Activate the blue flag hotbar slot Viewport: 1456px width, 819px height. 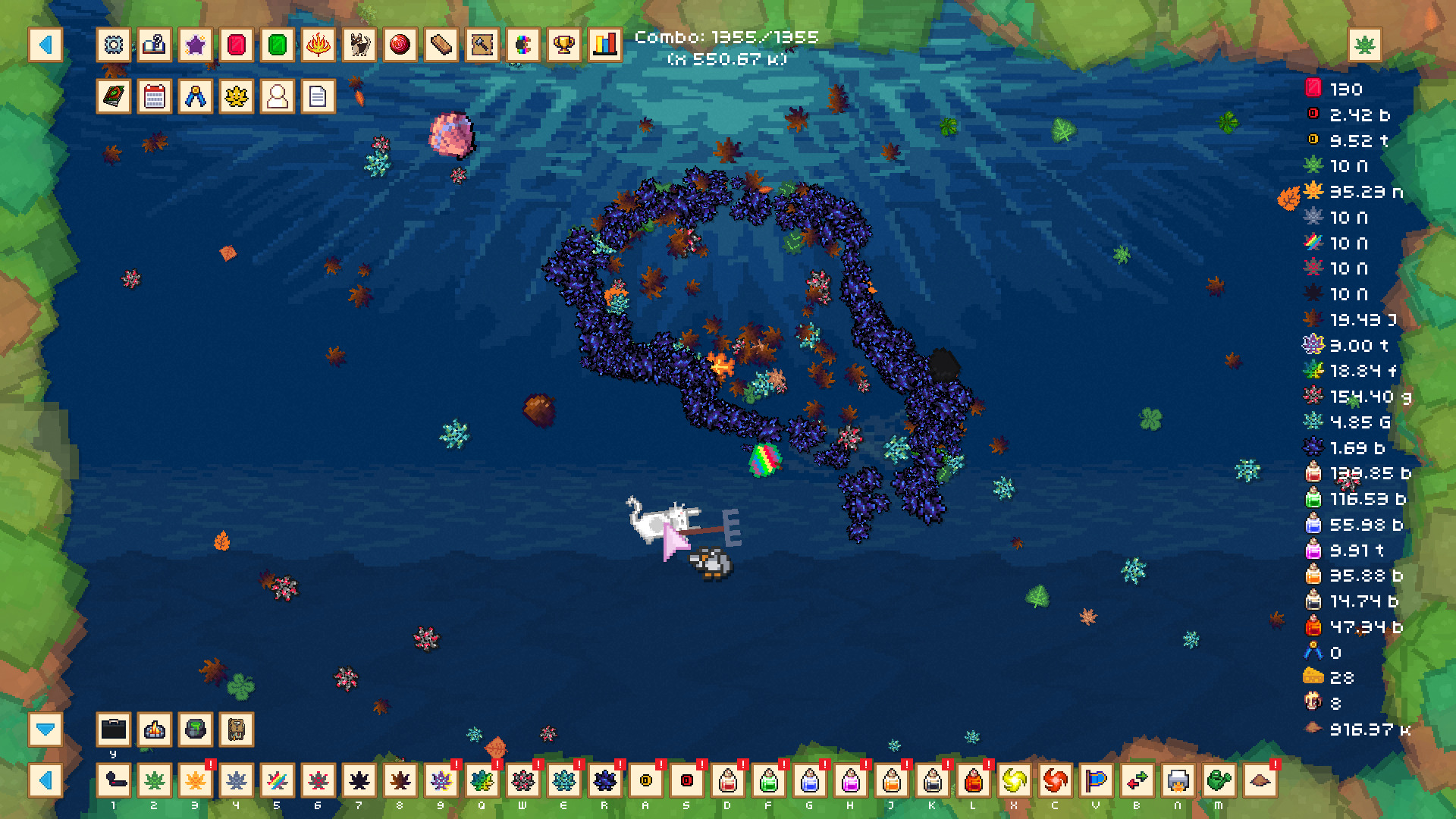[1097, 780]
